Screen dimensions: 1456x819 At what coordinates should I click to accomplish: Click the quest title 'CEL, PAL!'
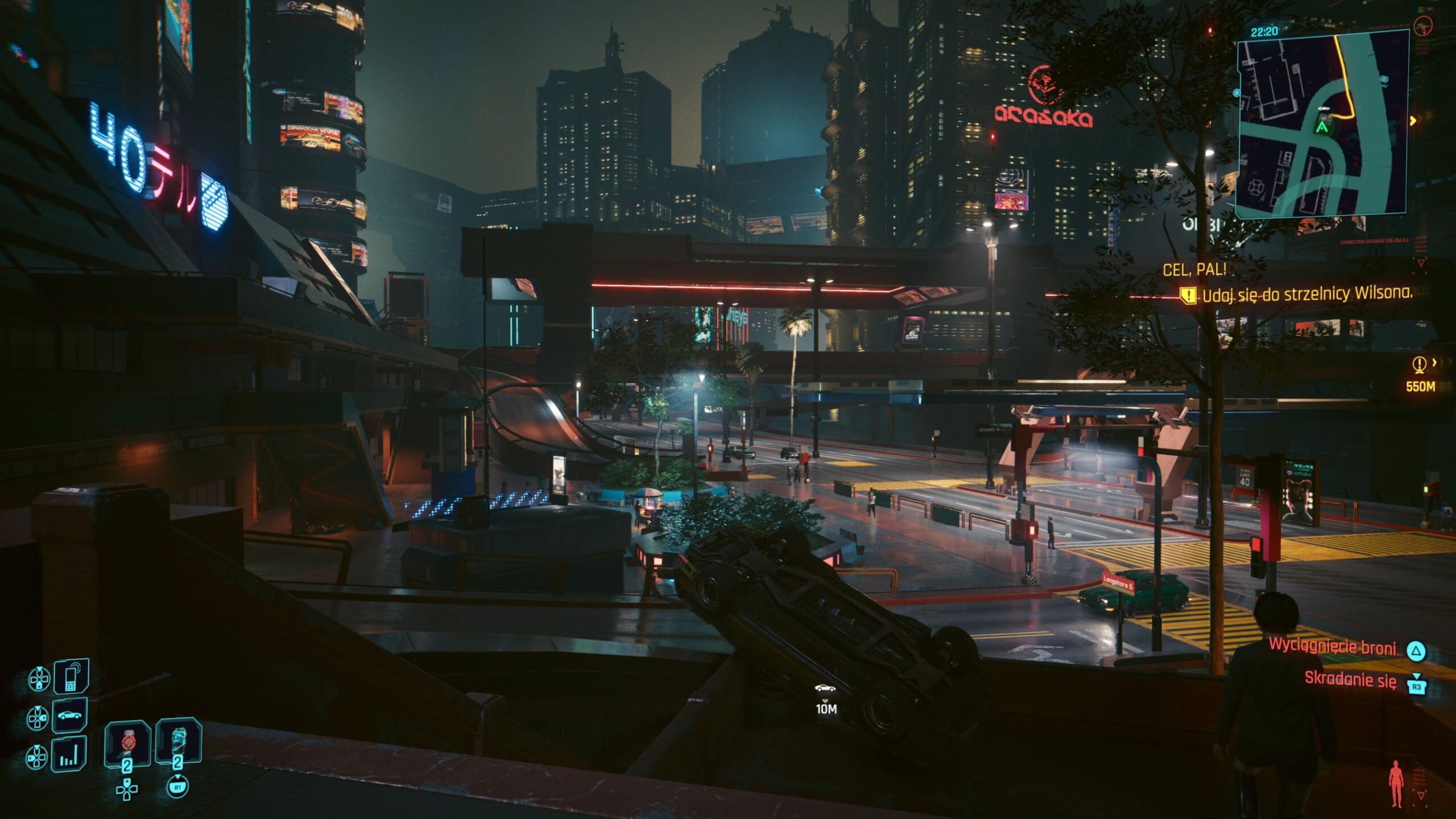(1194, 270)
